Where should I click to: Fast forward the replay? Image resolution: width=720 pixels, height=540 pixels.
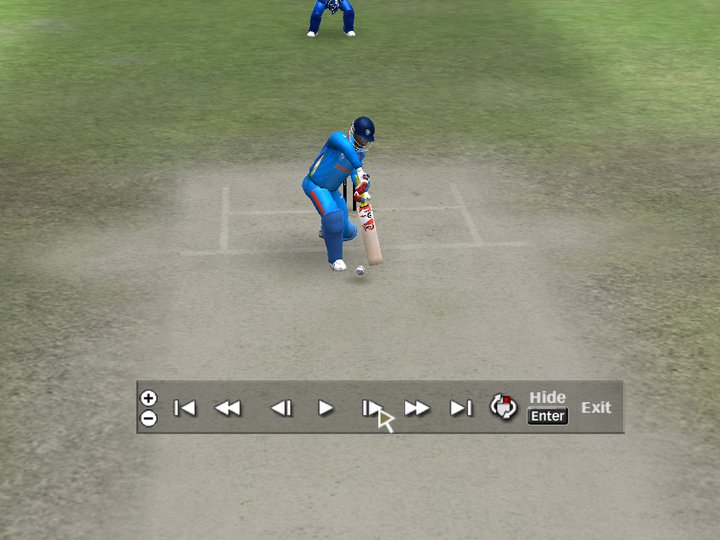tap(417, 408)
